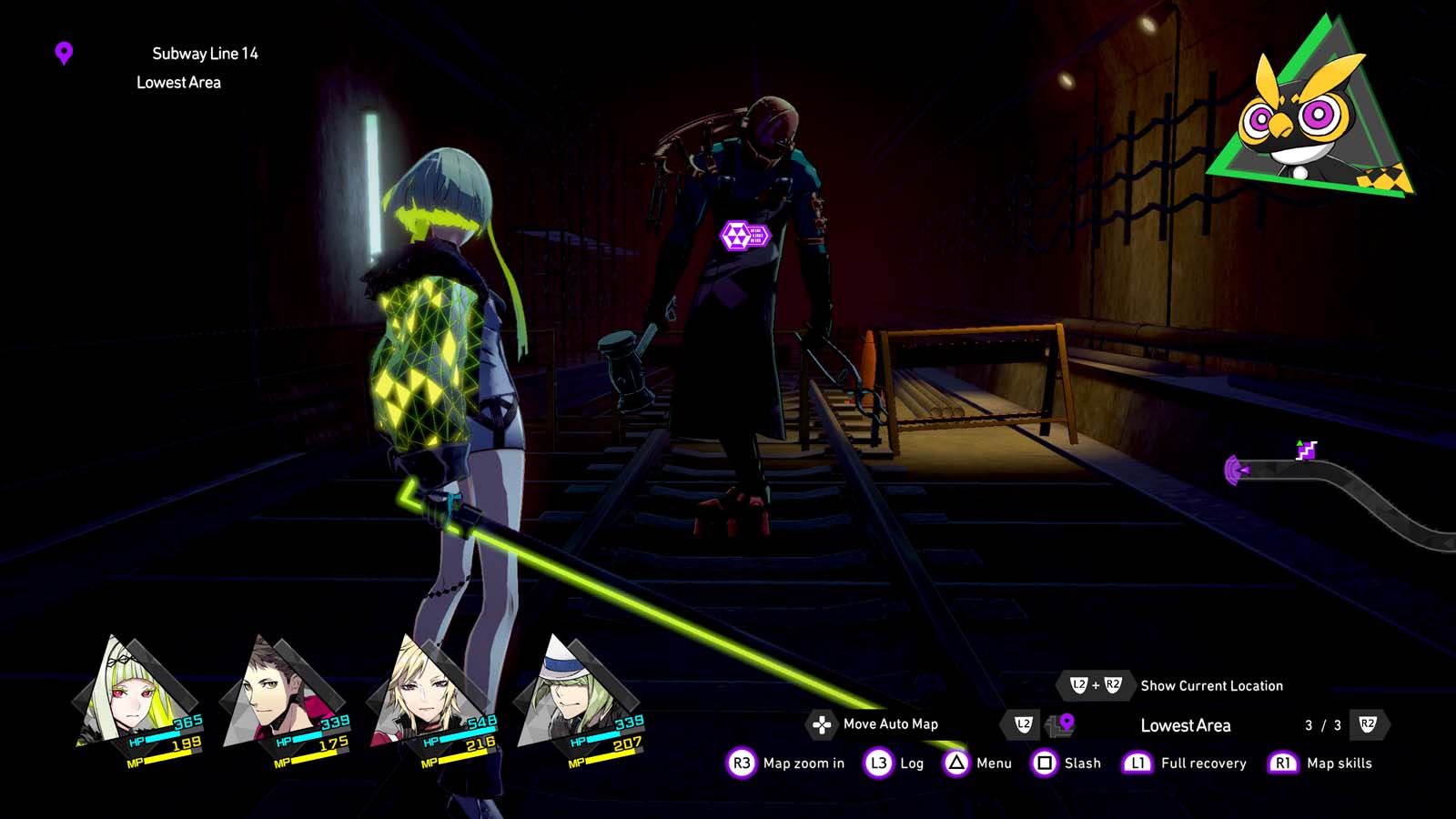The width and height of the screenshot is (1456, 819).
Task: Click the R2 arrow to cycle area forward
Action: tap(1367, 724)
